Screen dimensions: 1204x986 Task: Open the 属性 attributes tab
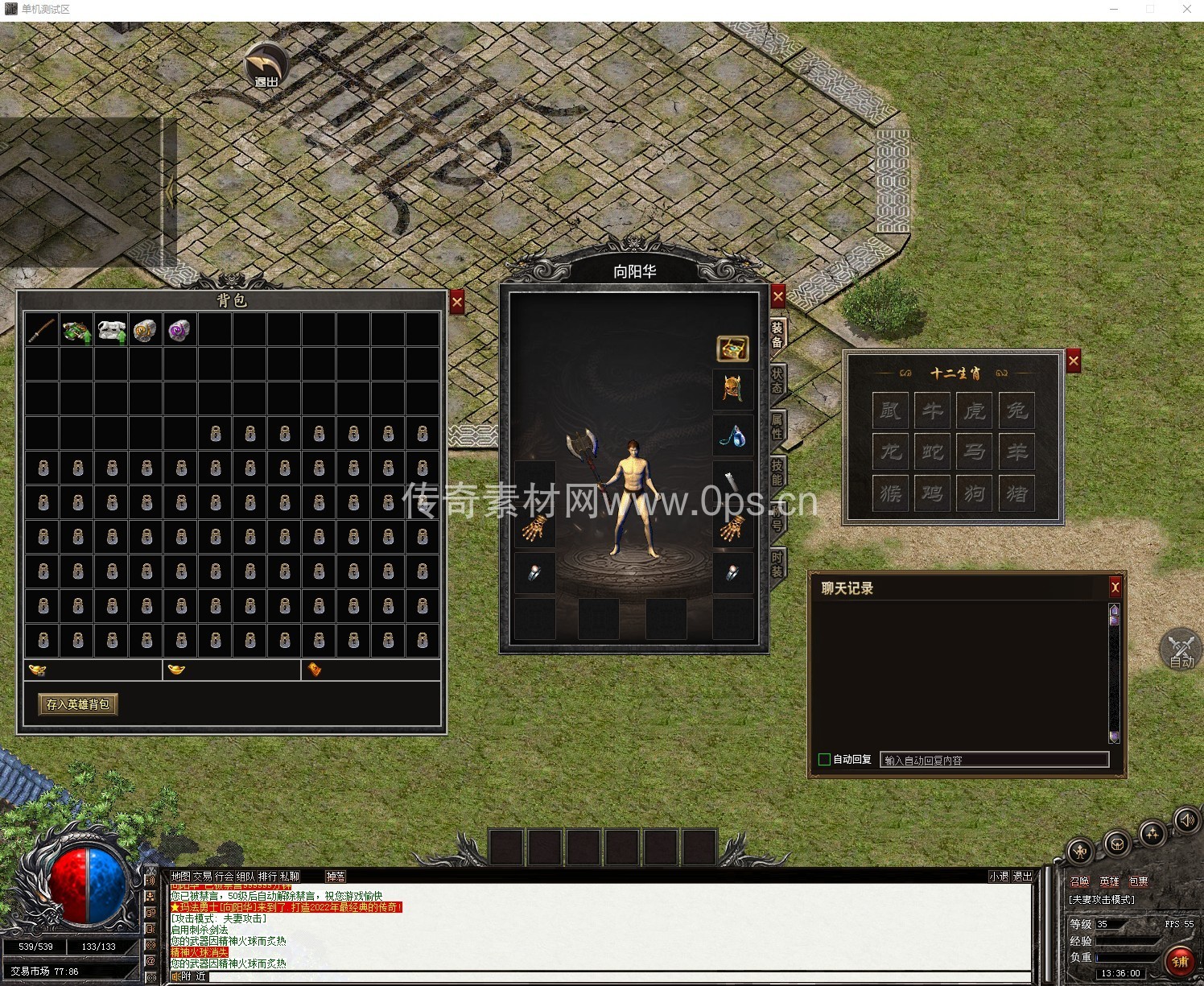coord(777,427)
